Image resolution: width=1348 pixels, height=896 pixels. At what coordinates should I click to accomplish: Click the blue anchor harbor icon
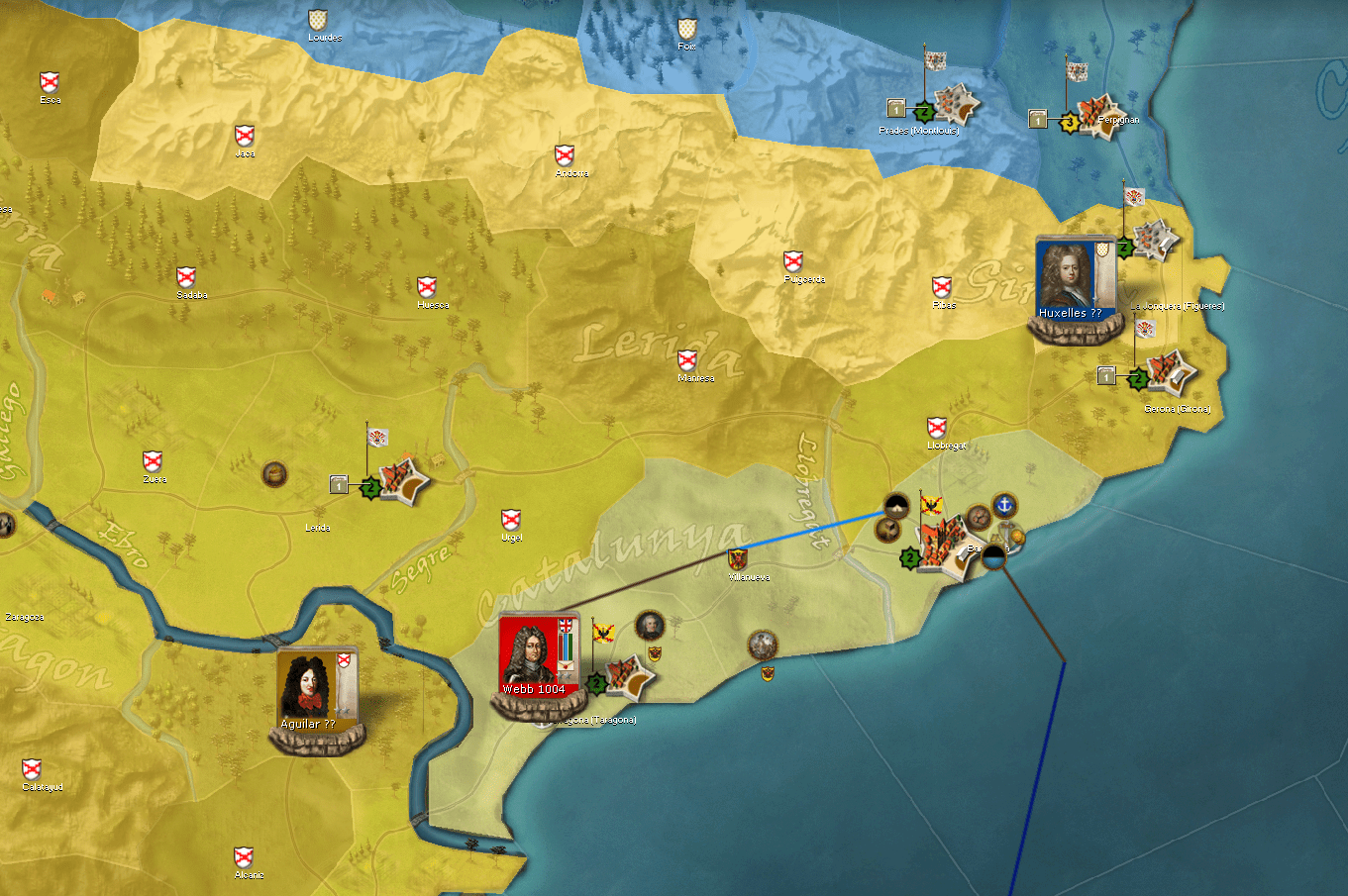pyautogui.click(x=1005, y=505)
